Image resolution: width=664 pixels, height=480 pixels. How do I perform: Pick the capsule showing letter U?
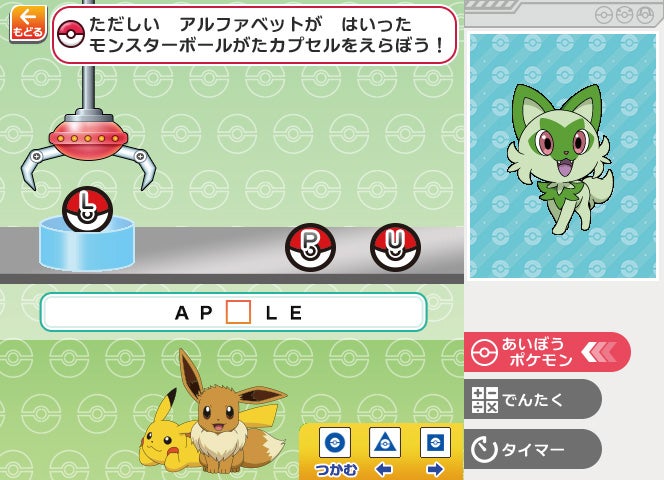coord(395,247)
